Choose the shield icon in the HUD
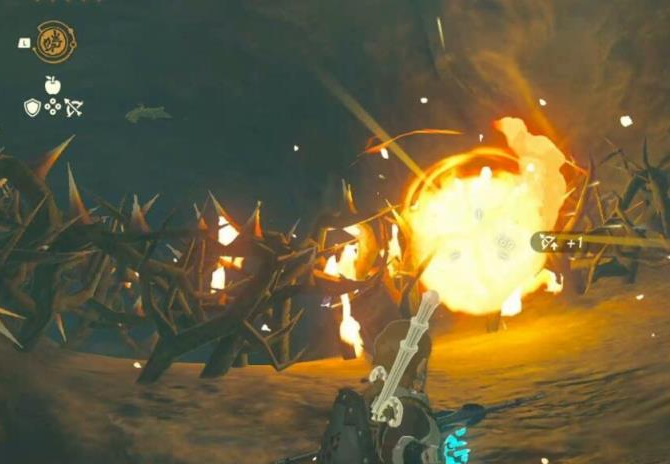Screen dimensions: 670x464 pyautogui.click(x=32, y=107)
